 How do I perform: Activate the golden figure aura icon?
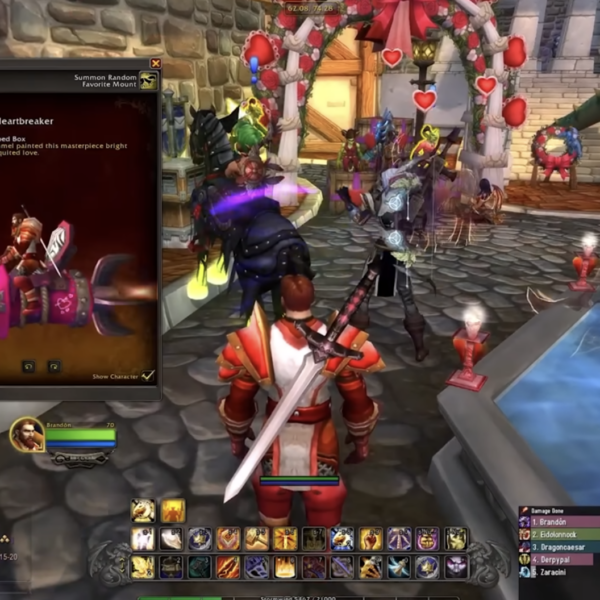(173, 511)
